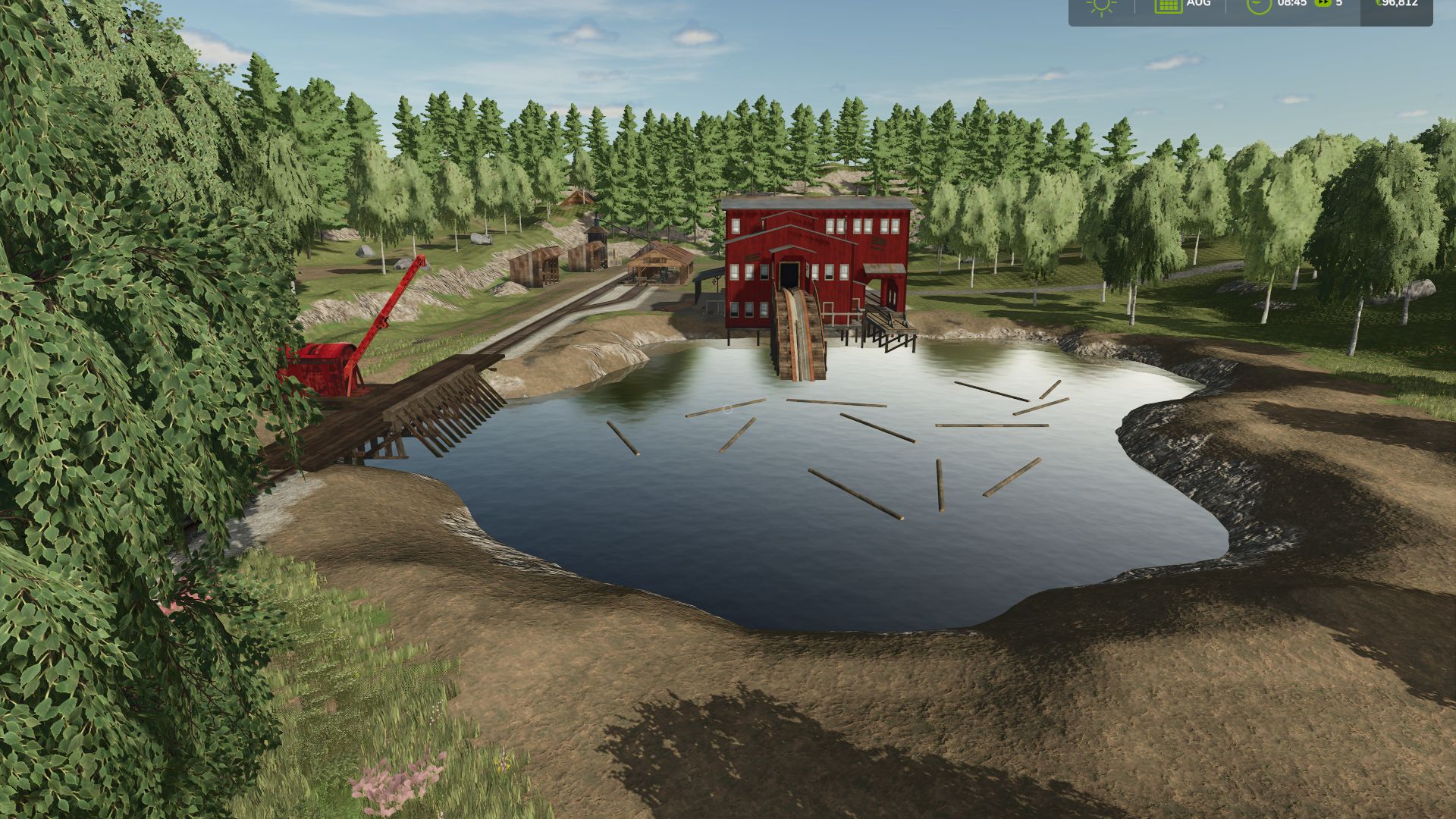The width and height of the screenshot is (1456, 819).
Task: Open the calendar showing AUG
Action: tap(1168, 7)
